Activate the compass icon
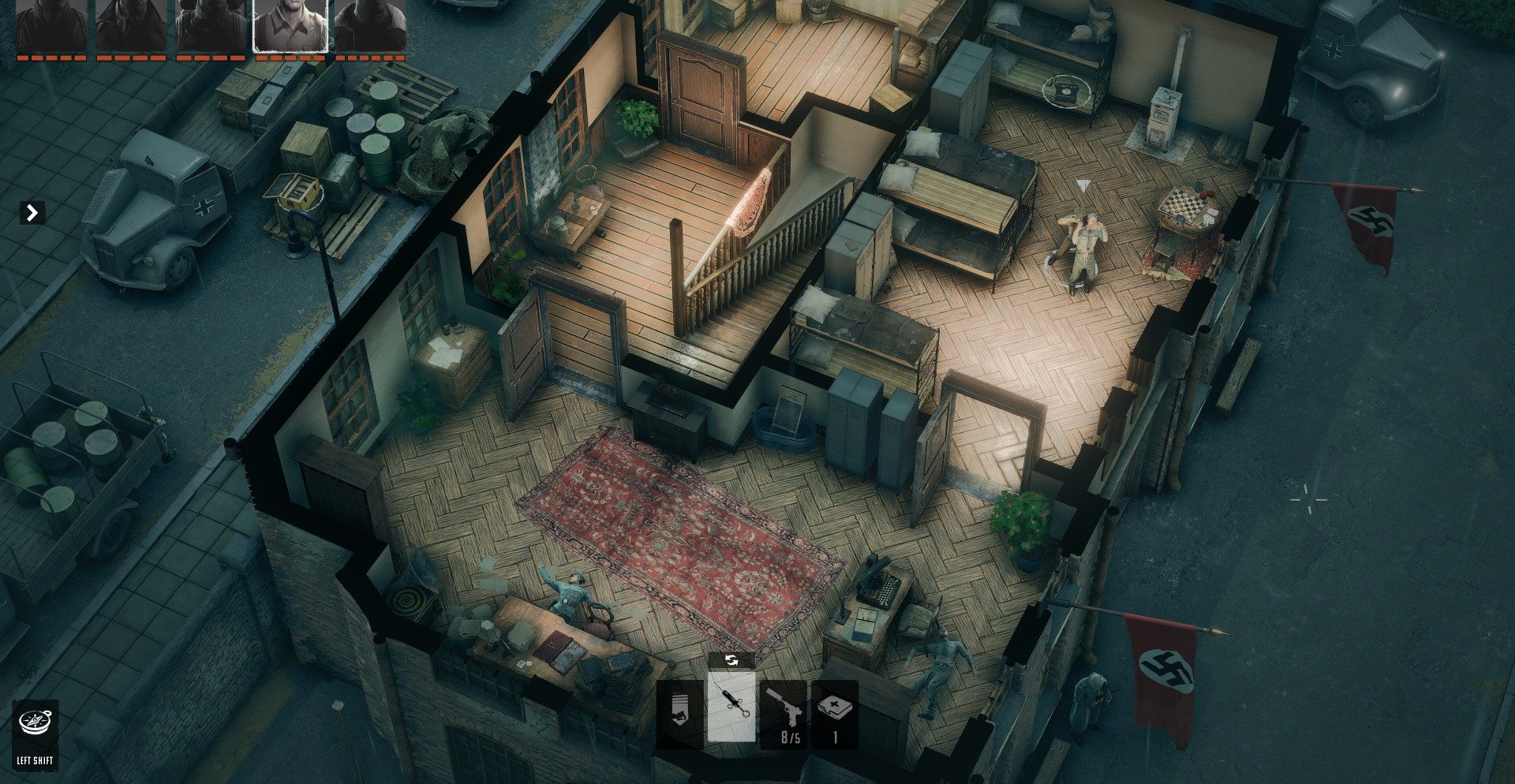This screenshot has height=784, width=1515. click(35, 722)
